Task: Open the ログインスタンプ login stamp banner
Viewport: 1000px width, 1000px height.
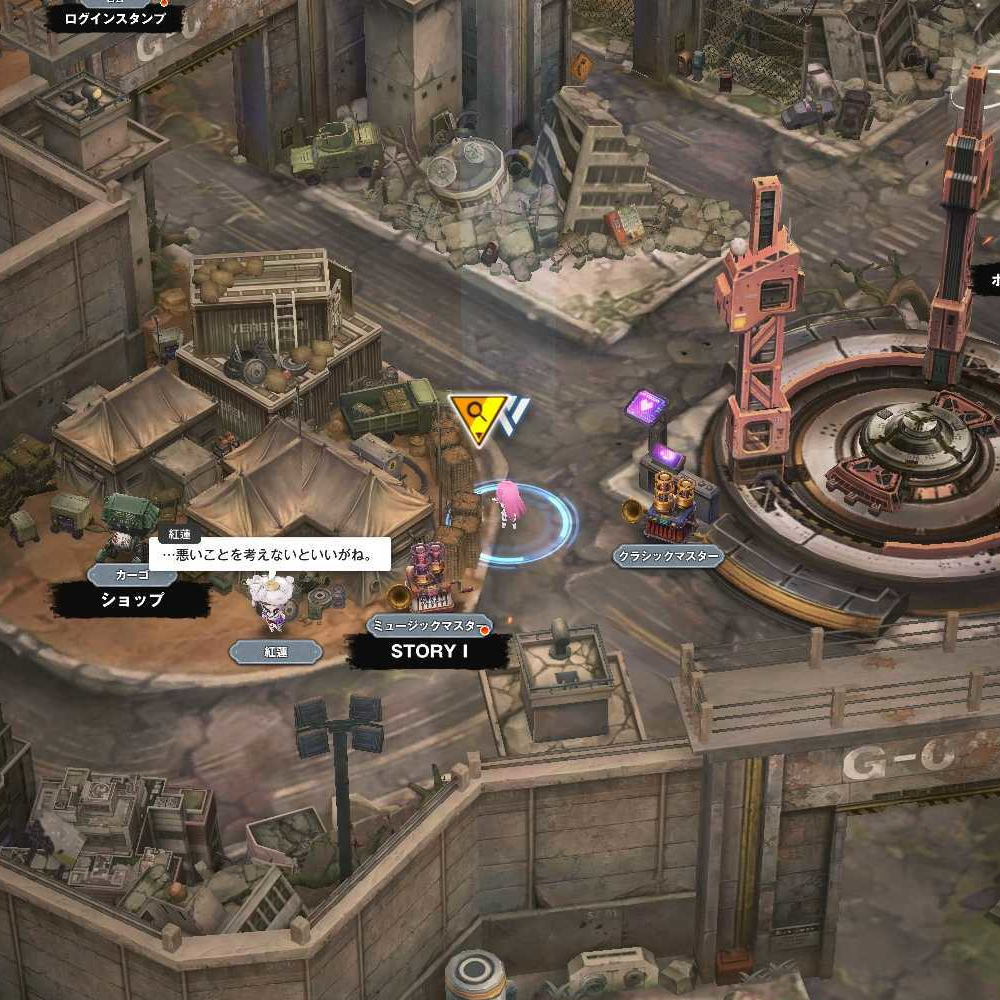Action: [114, 18]
